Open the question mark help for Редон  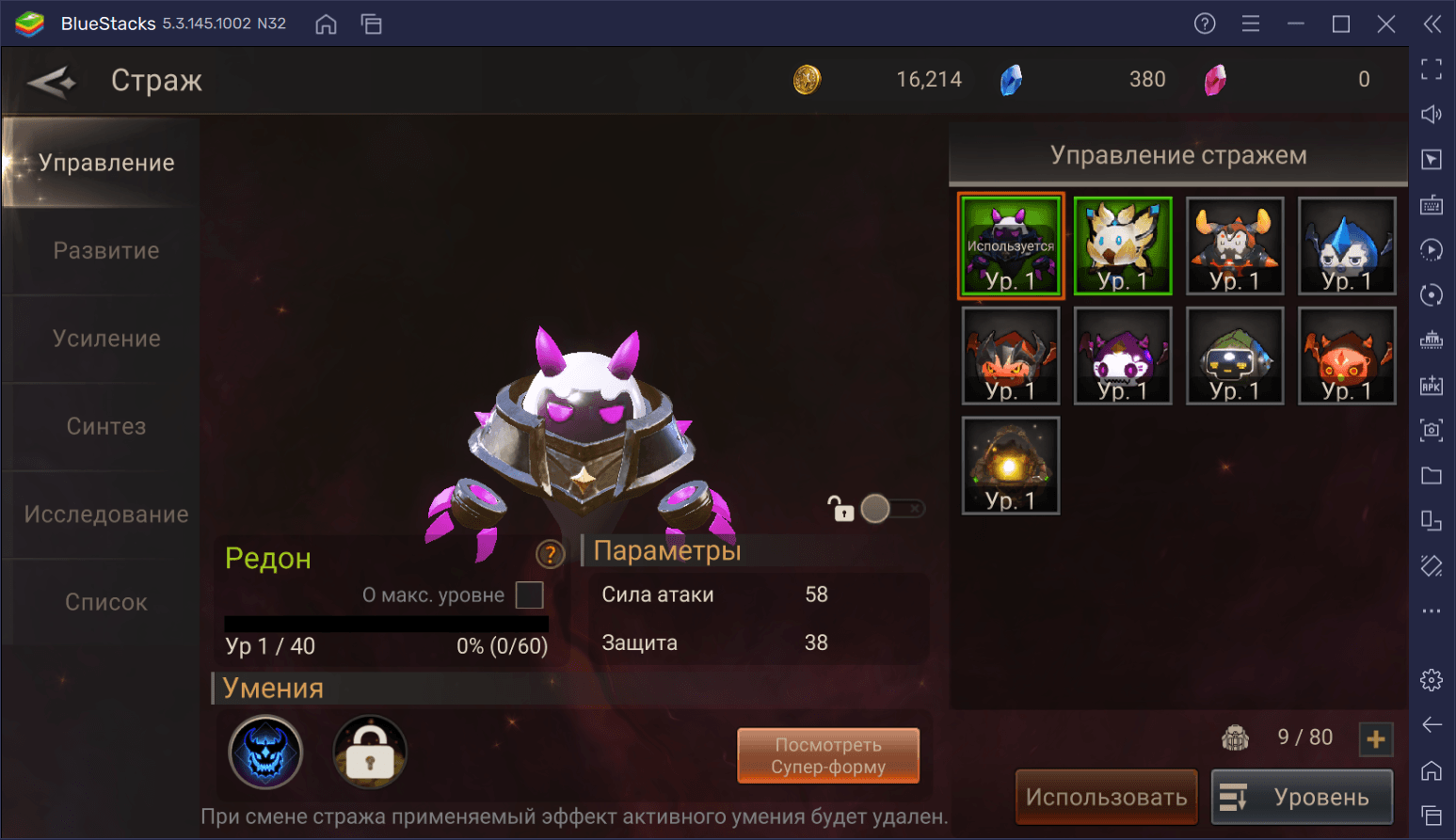click(x=550, y=555)
